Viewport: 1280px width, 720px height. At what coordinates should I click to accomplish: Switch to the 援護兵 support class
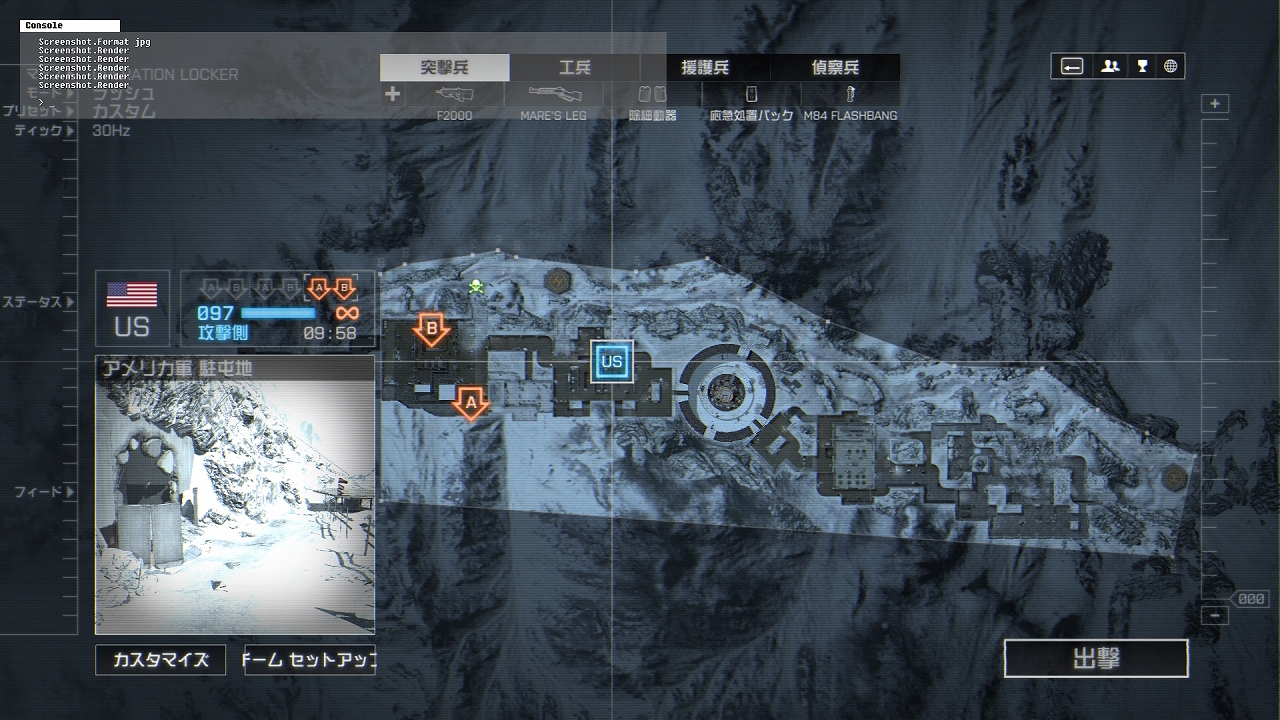[705, 68]
